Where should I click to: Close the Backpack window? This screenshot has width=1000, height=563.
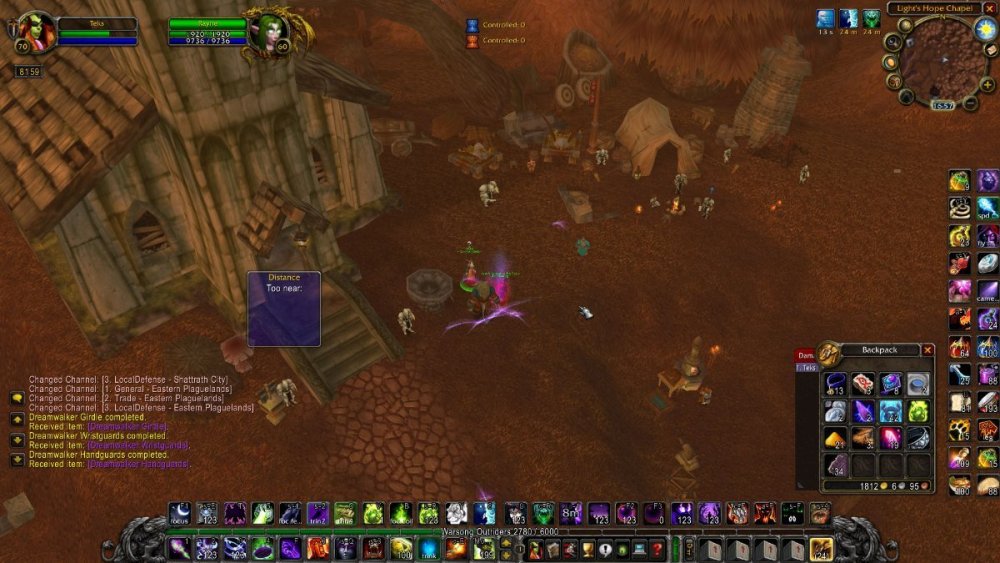point(928,350)
